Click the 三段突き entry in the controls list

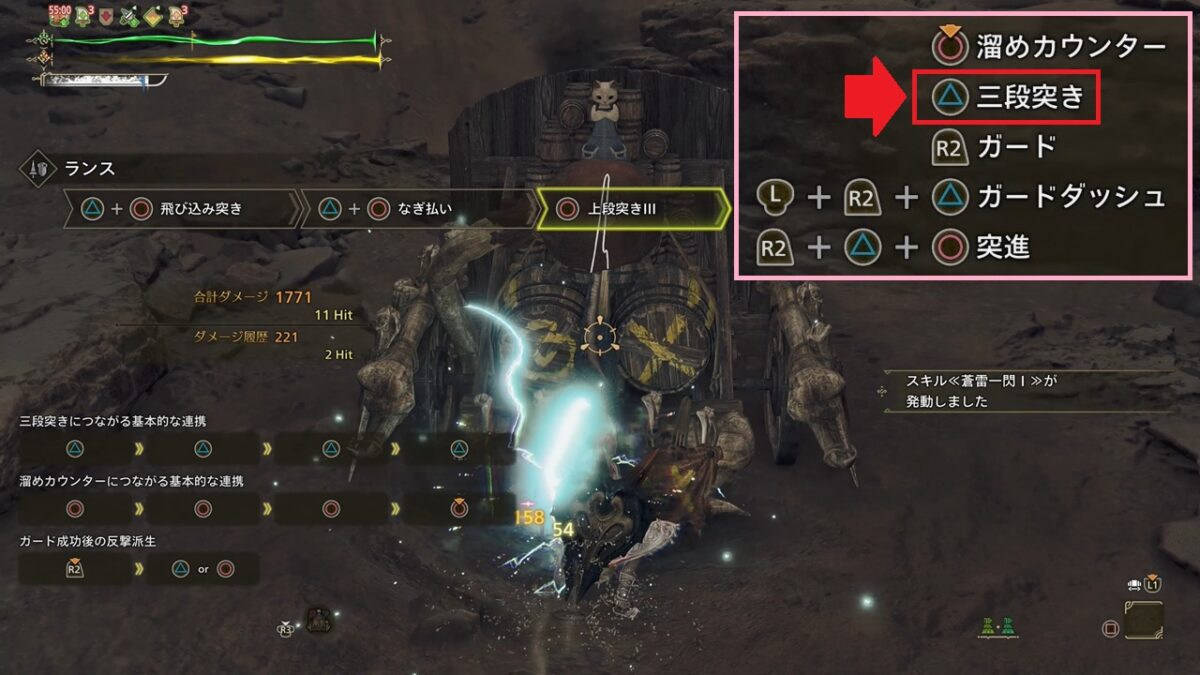(1007, 98)
